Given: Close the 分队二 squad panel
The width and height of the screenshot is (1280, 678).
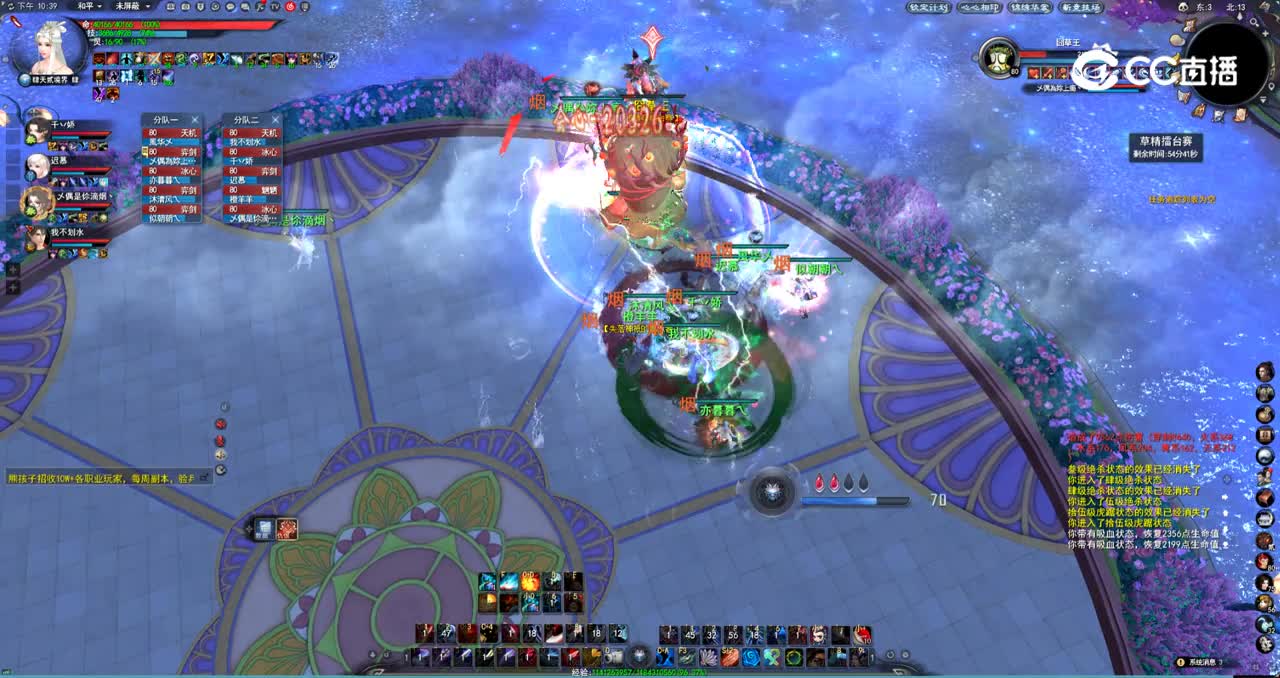Looking at the screenshot, I should coord(275,120).
